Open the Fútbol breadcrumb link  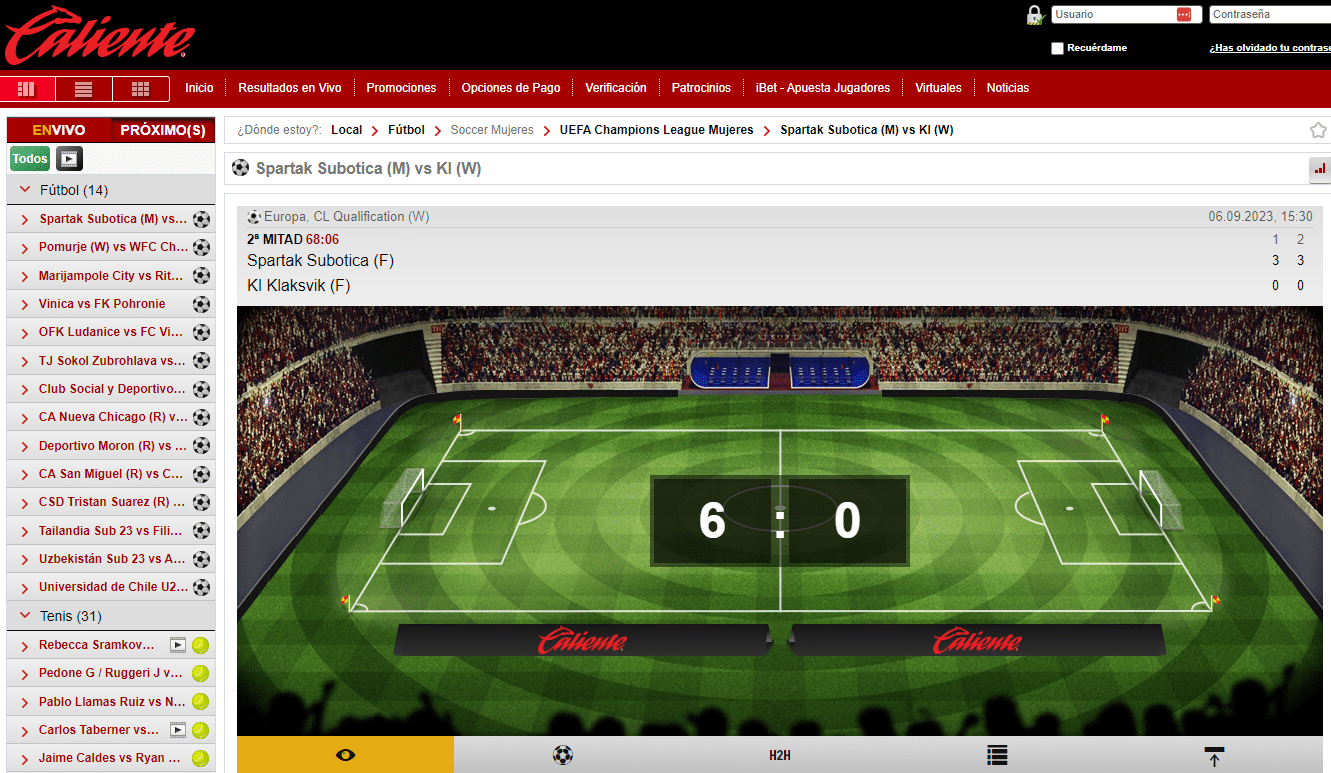pos(406,130)
